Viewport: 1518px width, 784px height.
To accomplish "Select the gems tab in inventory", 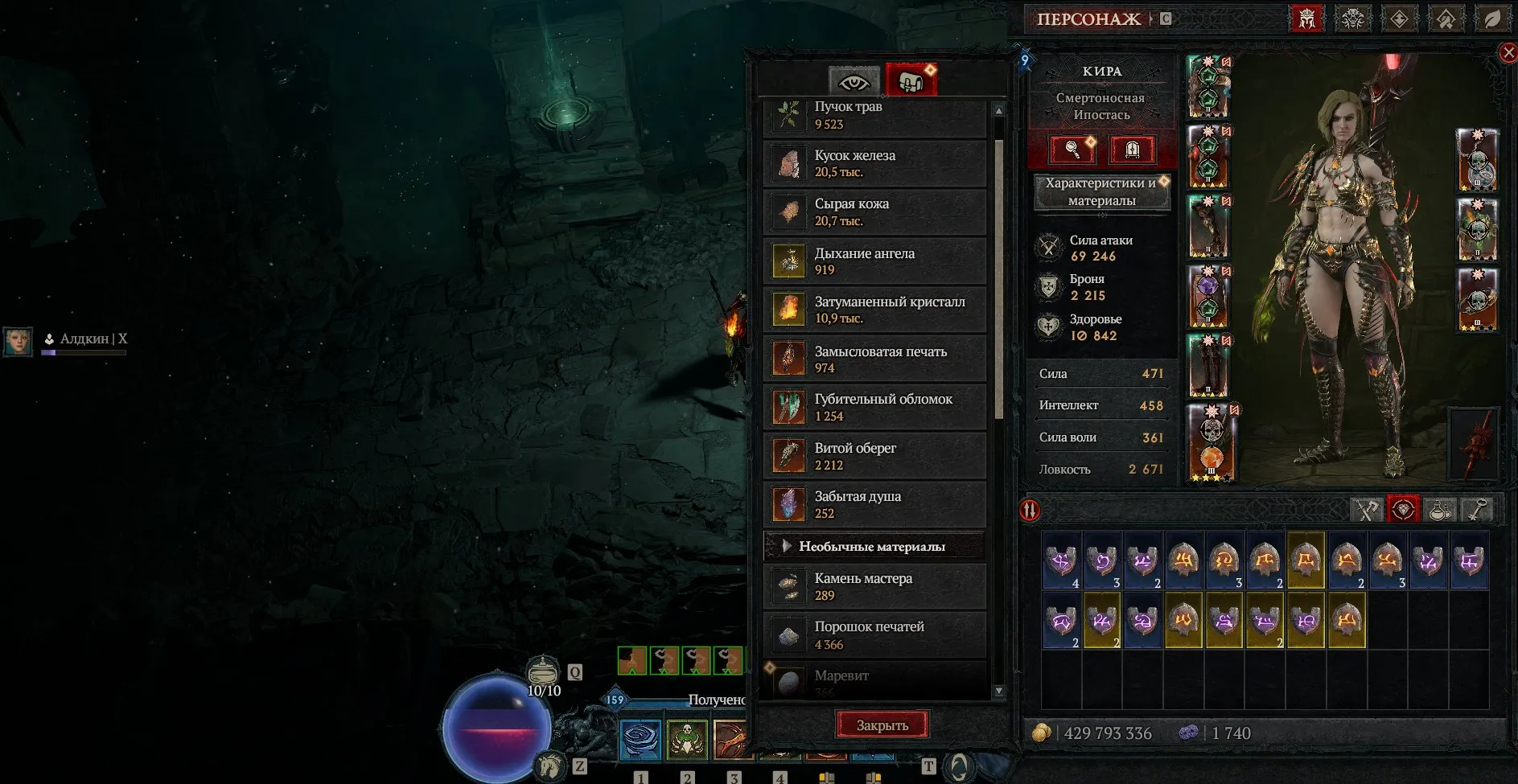I will pos(1403,509).
